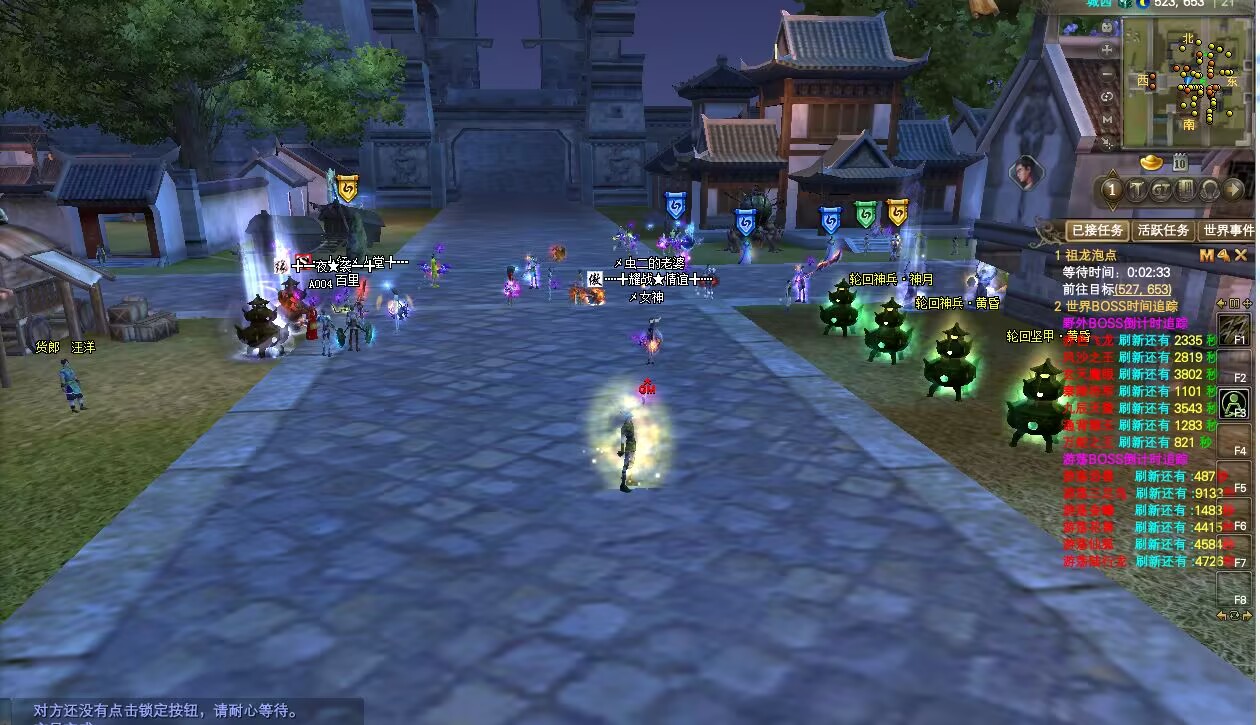
Task: Open the calendar icon showing 10
Action: coord(1180,163)
